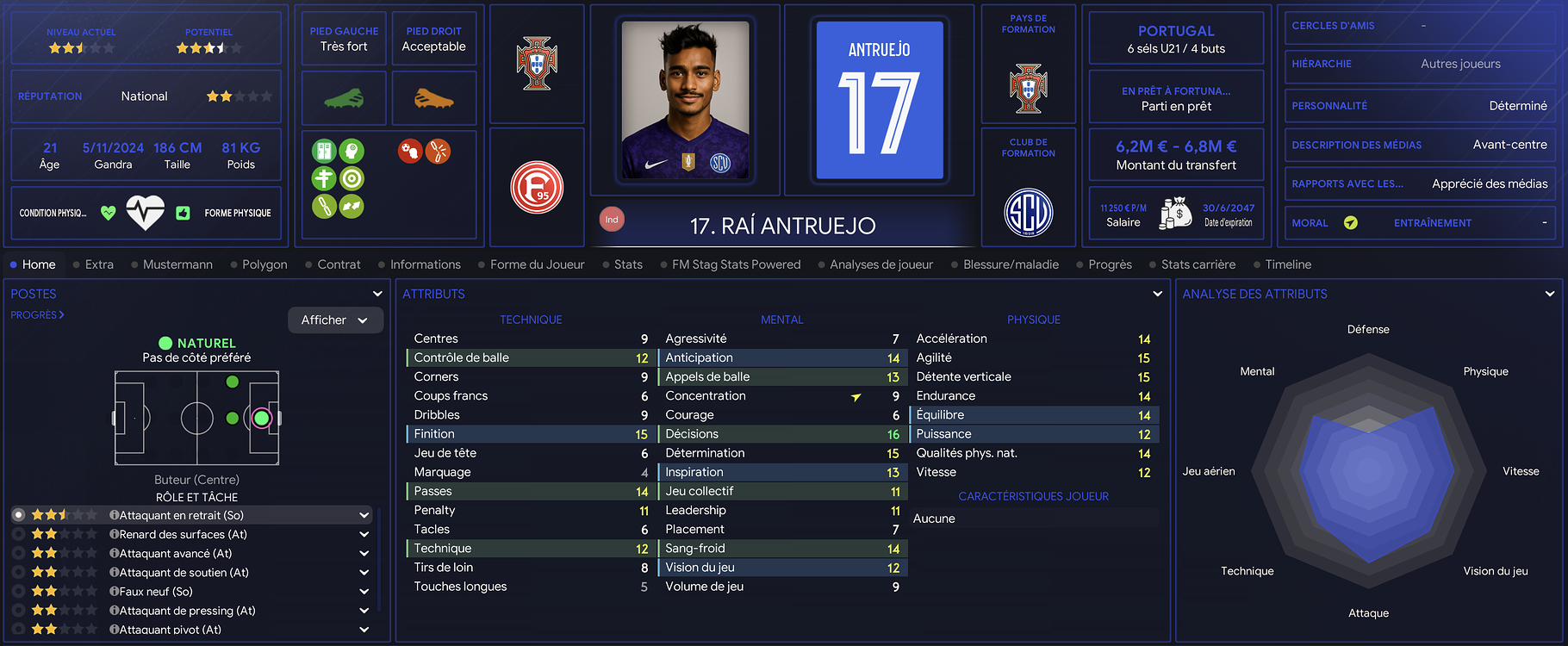This screenshot has width=1568, height=646.
Task: Click the player portrait photo
Action: [685, 100]
